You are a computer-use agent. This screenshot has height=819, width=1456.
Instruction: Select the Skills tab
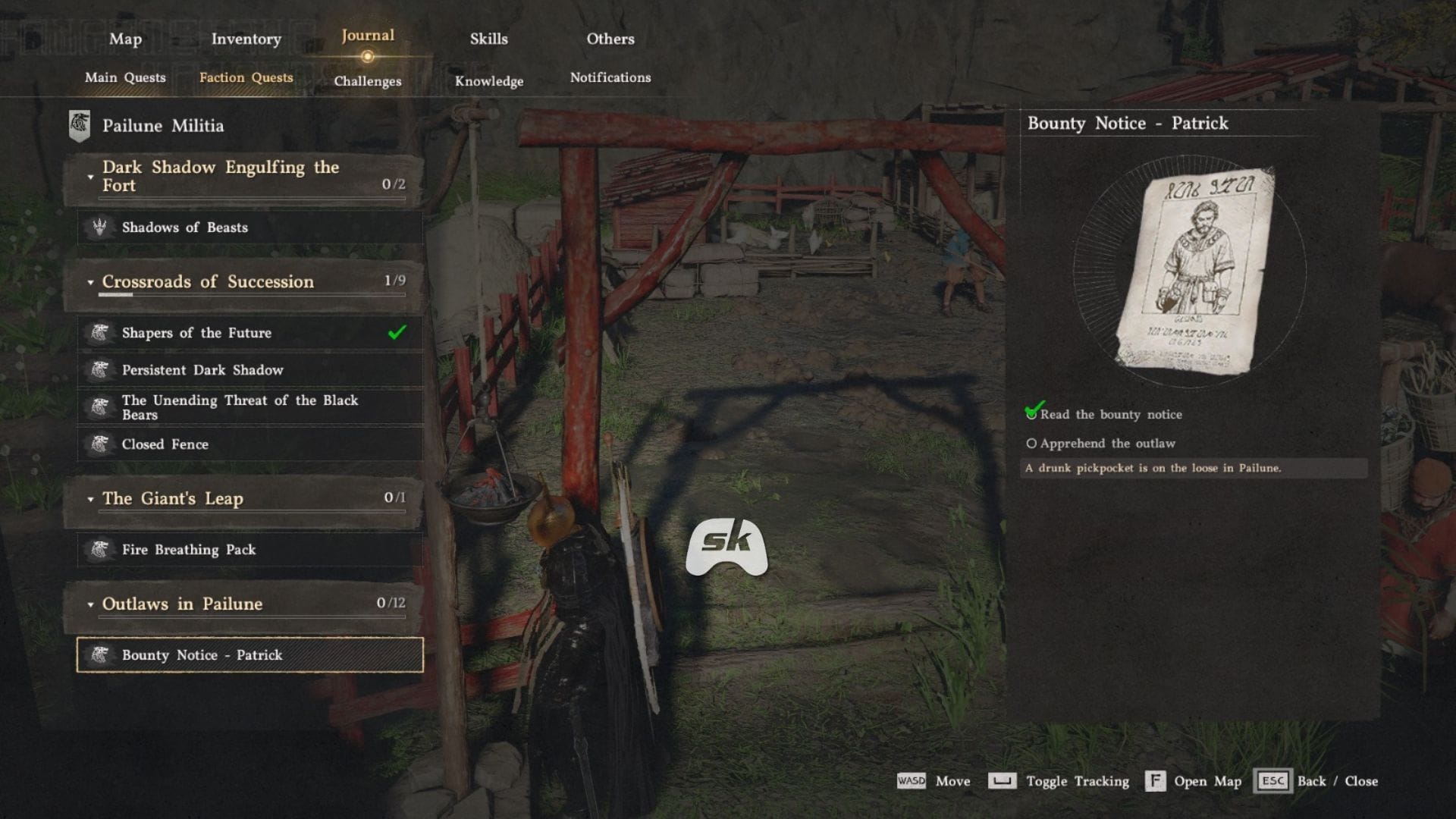point(488,39)
